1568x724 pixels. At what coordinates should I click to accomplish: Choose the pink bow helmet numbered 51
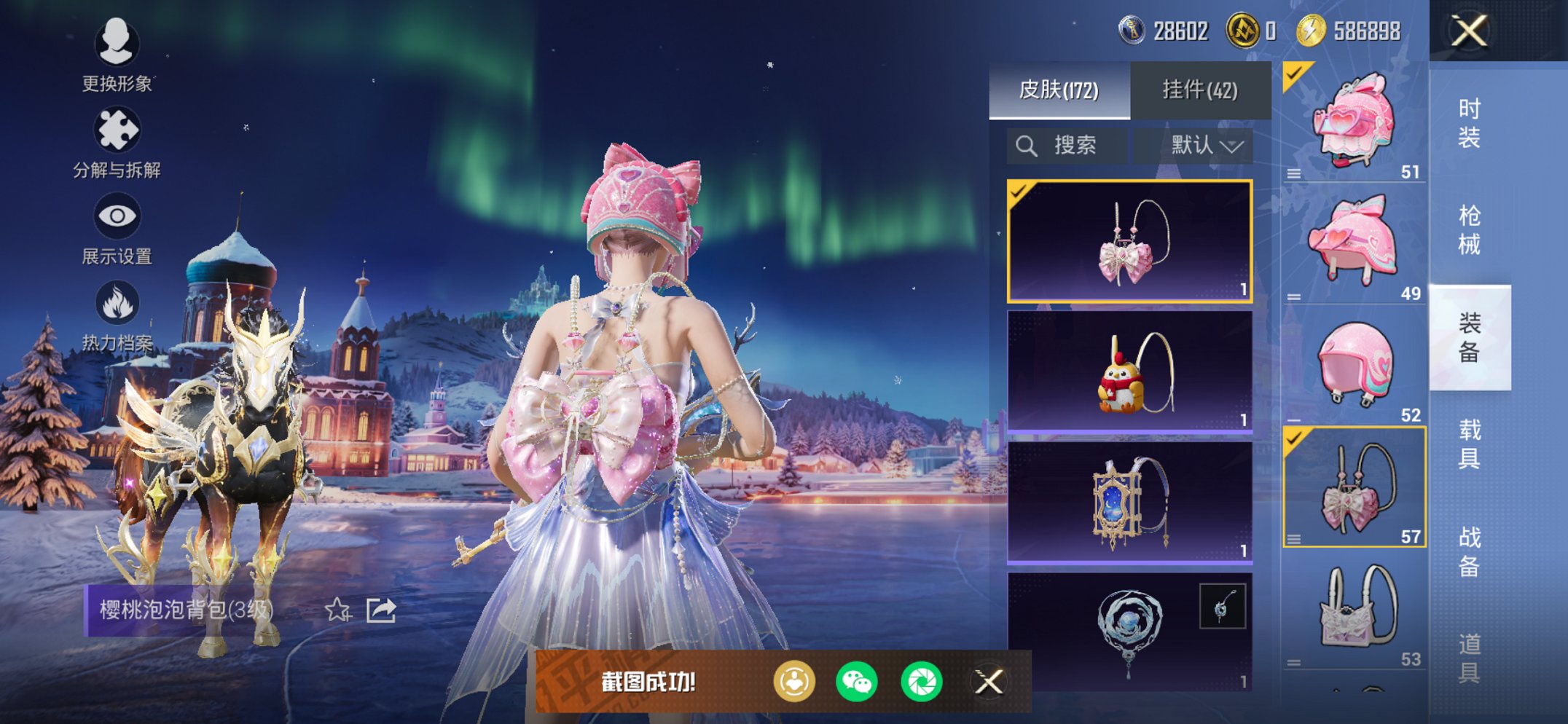tap(1354, 122)
